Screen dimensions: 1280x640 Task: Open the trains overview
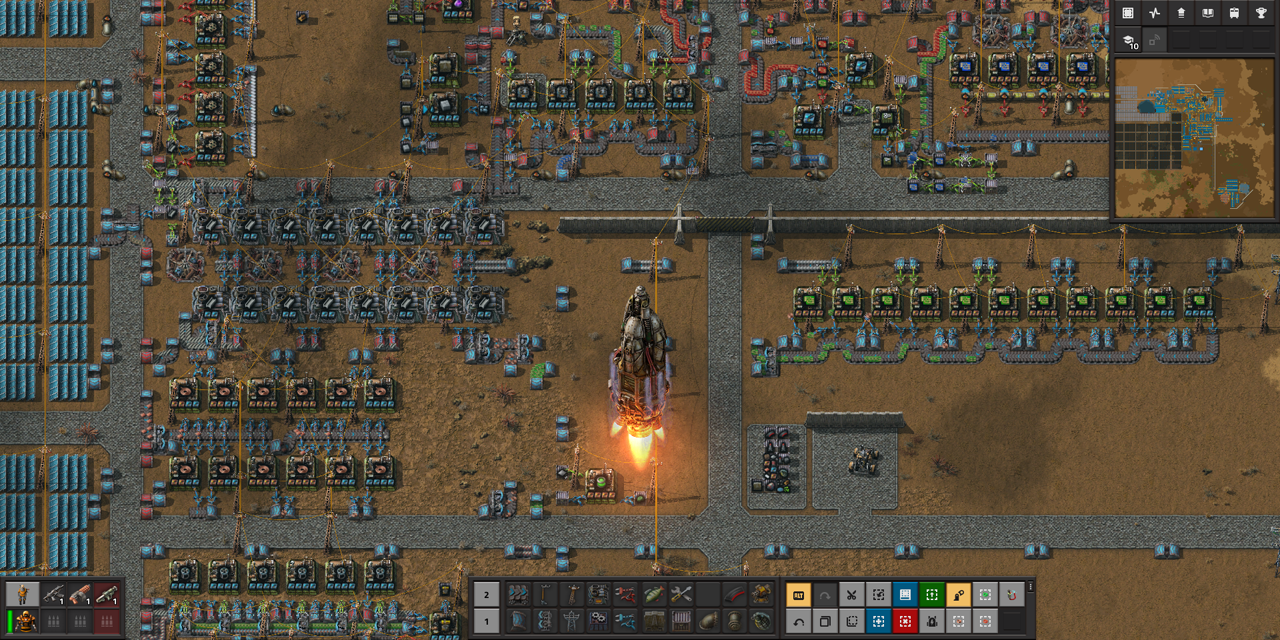coord(1233,13)
